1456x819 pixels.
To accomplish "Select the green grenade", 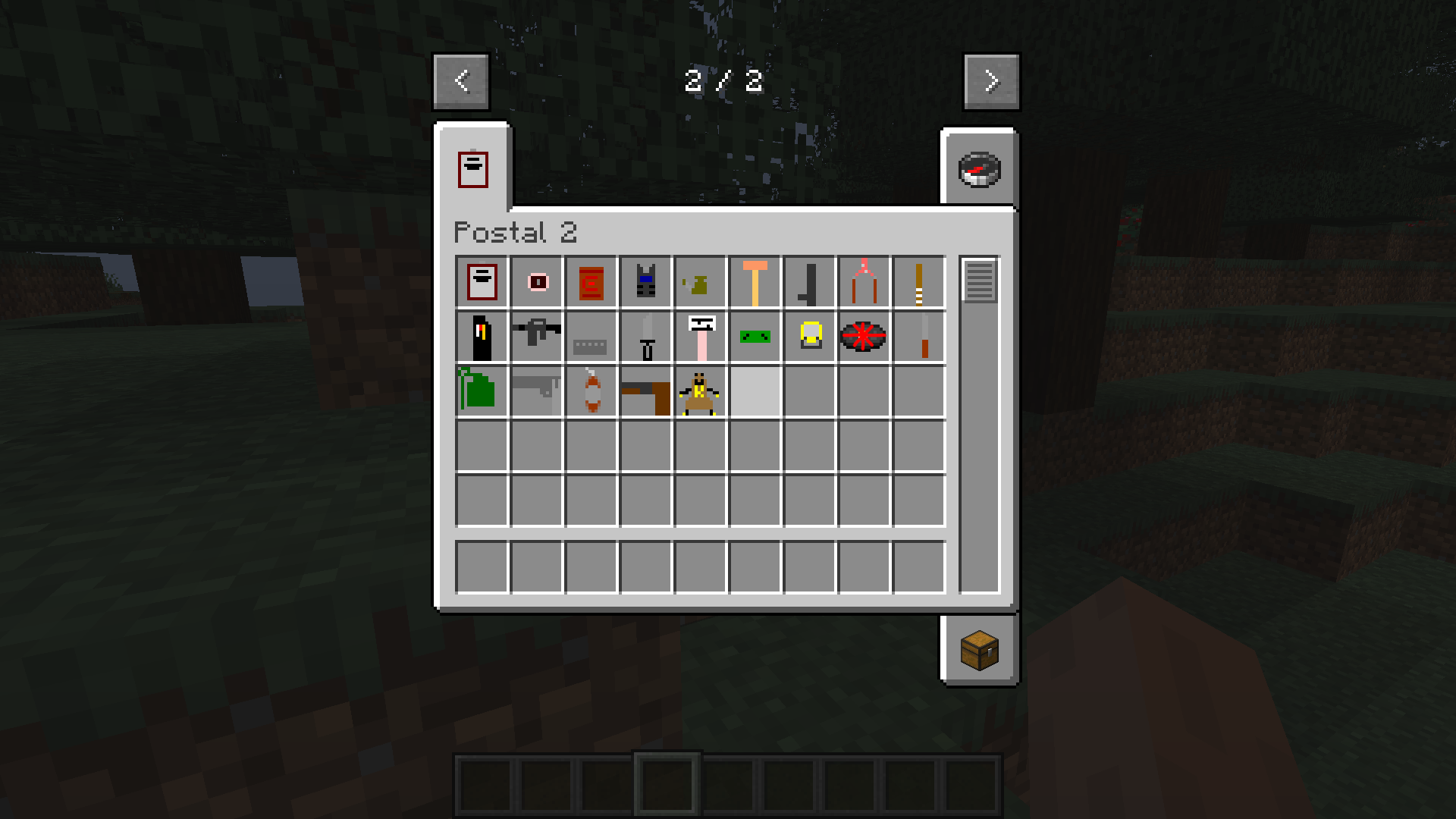I will 482,391.
